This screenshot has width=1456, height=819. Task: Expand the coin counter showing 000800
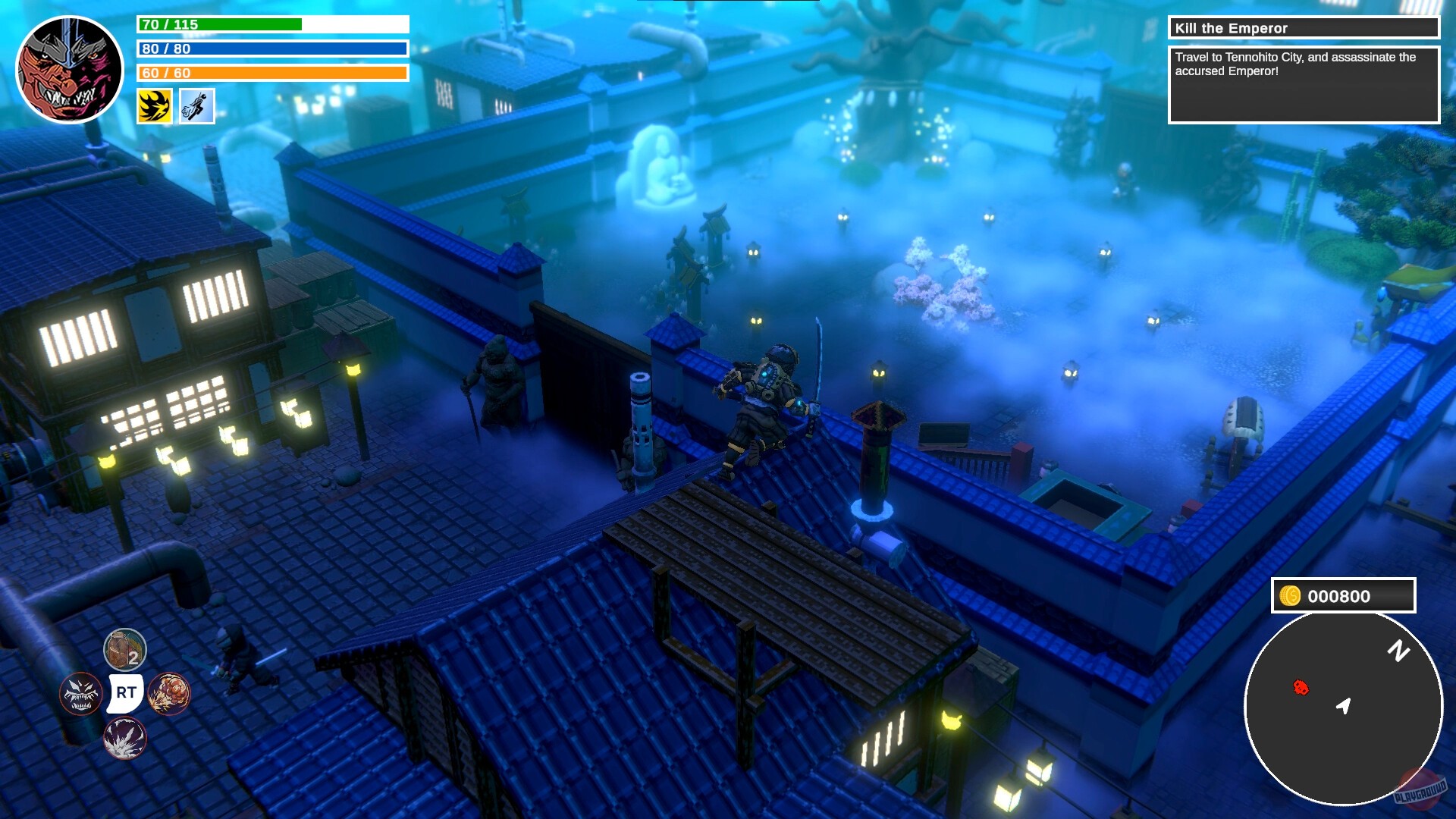coord(1341,596)
